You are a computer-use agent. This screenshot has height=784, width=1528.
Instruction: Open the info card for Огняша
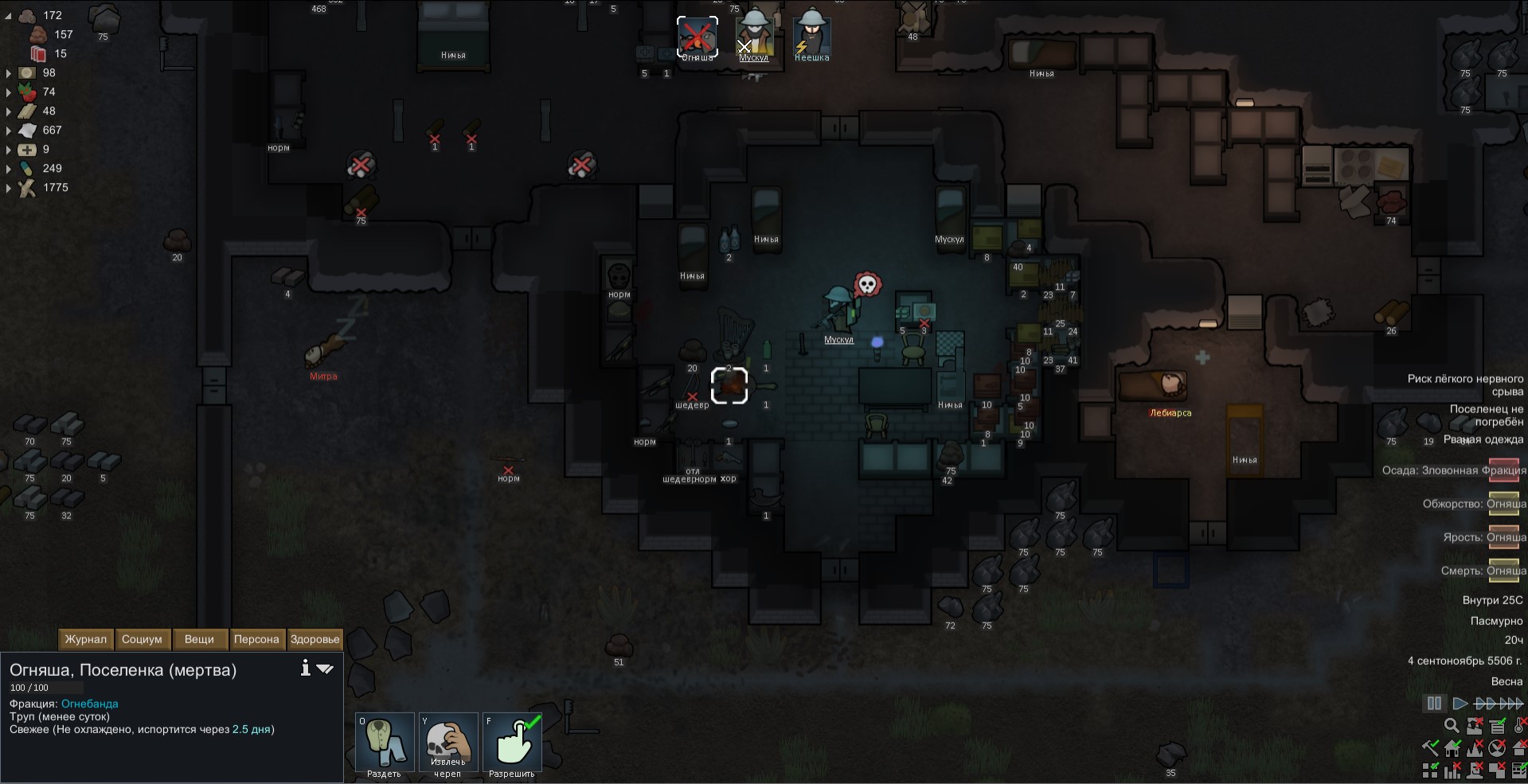tap(305, 669)
